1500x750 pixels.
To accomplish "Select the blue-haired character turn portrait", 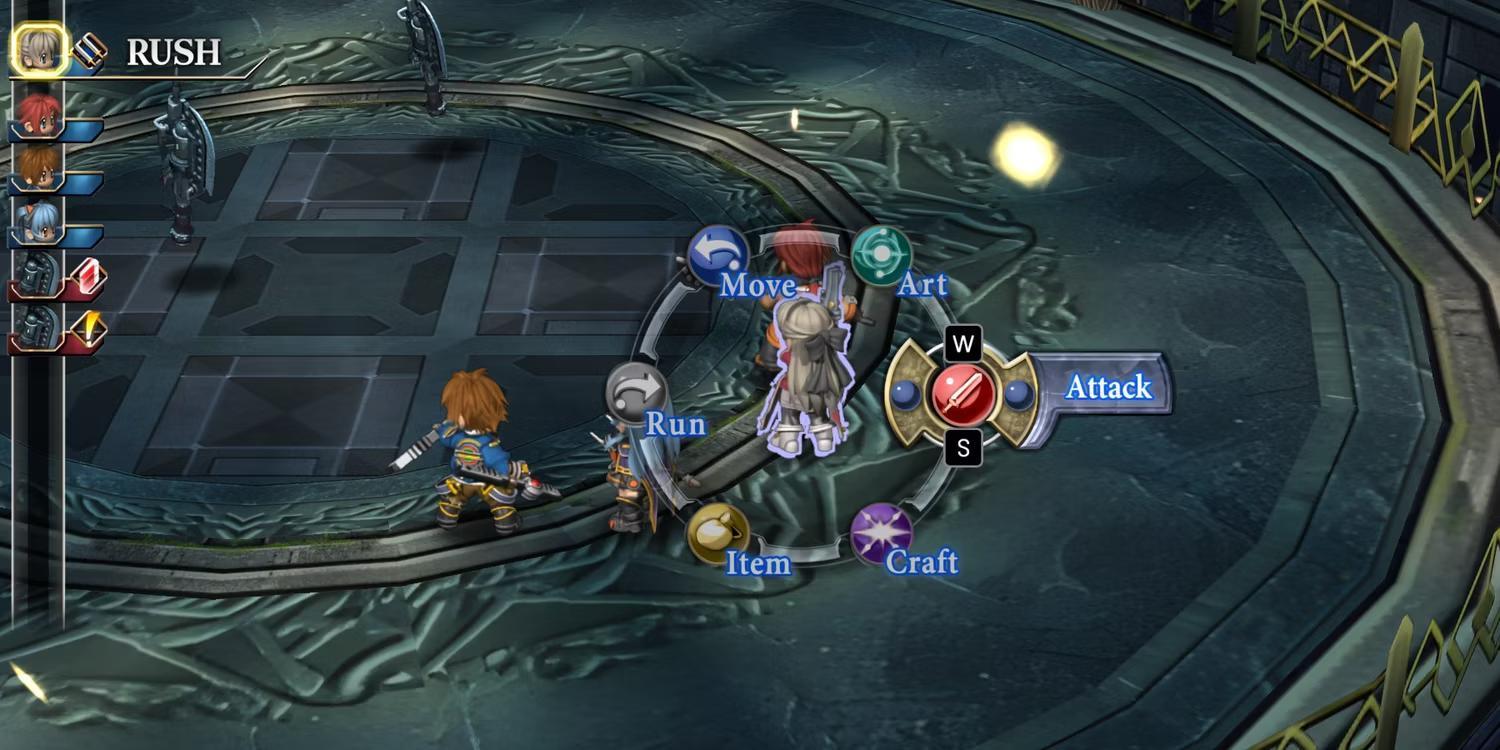I will 38,222.
